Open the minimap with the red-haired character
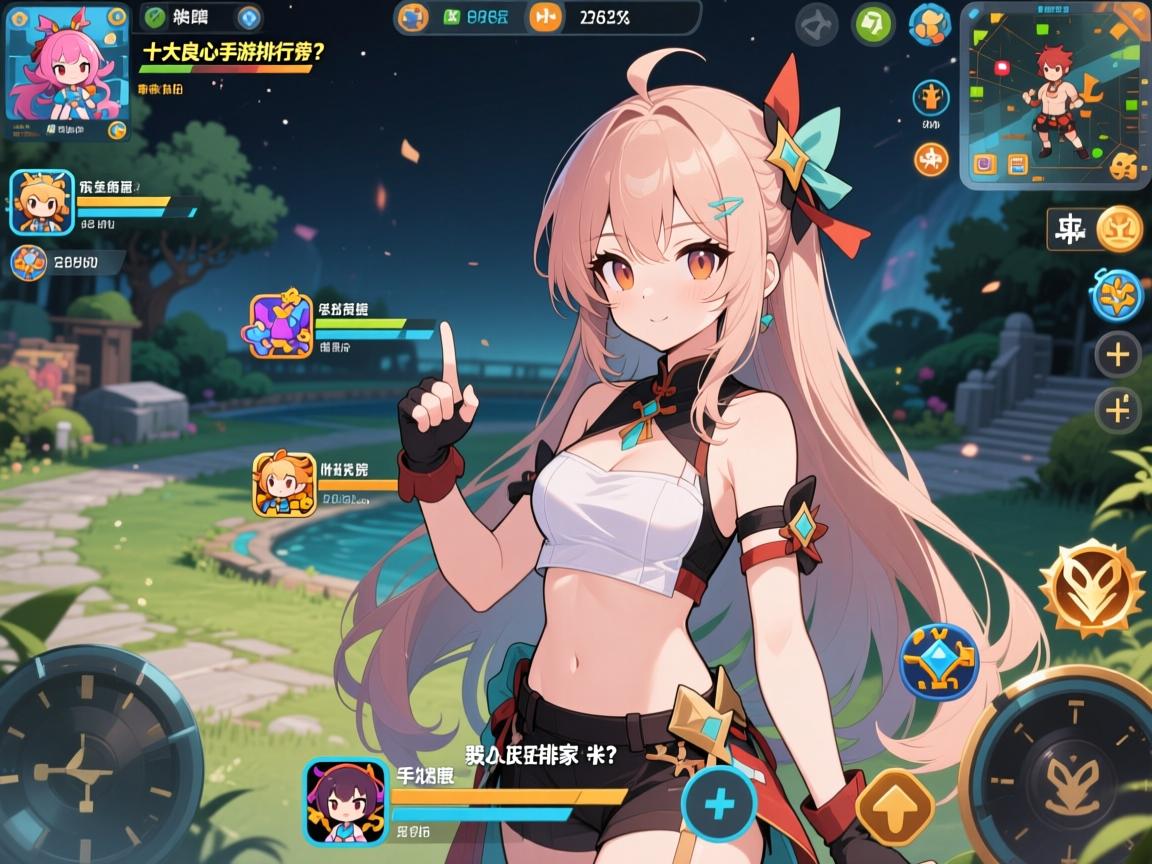The width and height of the screenshot is (1152, 864). point(1052,95)
